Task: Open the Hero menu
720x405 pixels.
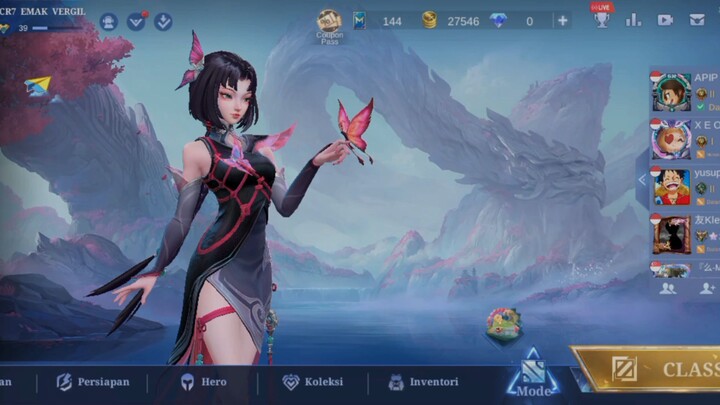Action: click(203, 382)
